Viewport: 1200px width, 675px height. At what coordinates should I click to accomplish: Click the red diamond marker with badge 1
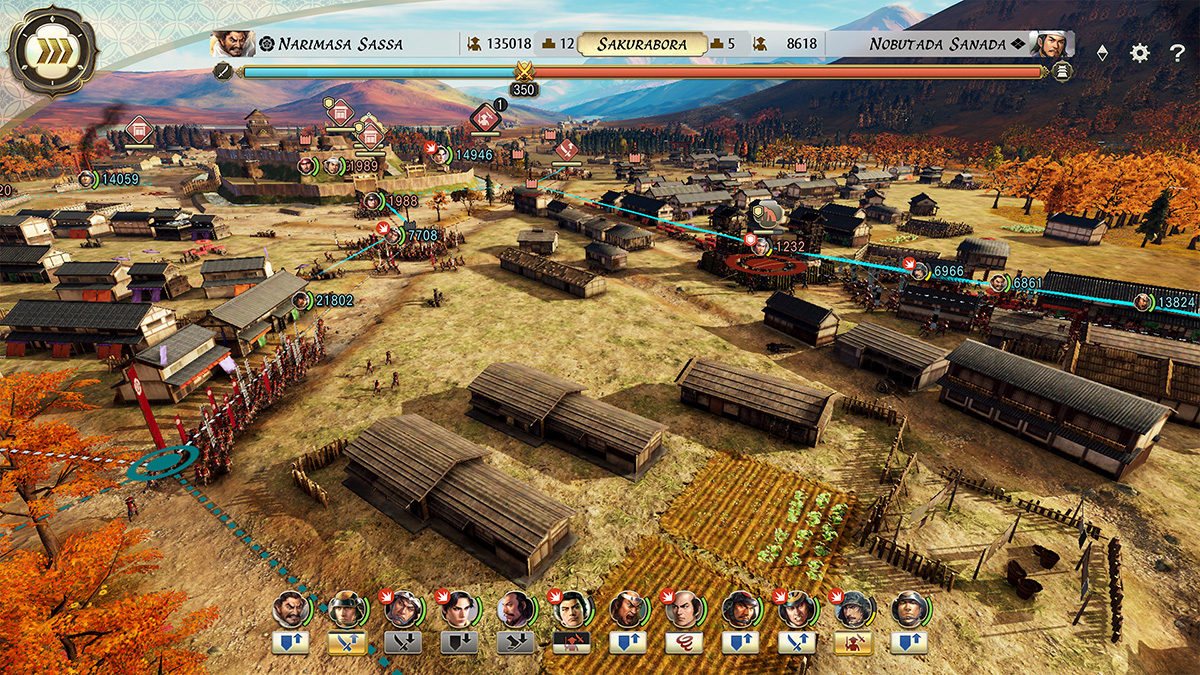(x=486, y=120)
